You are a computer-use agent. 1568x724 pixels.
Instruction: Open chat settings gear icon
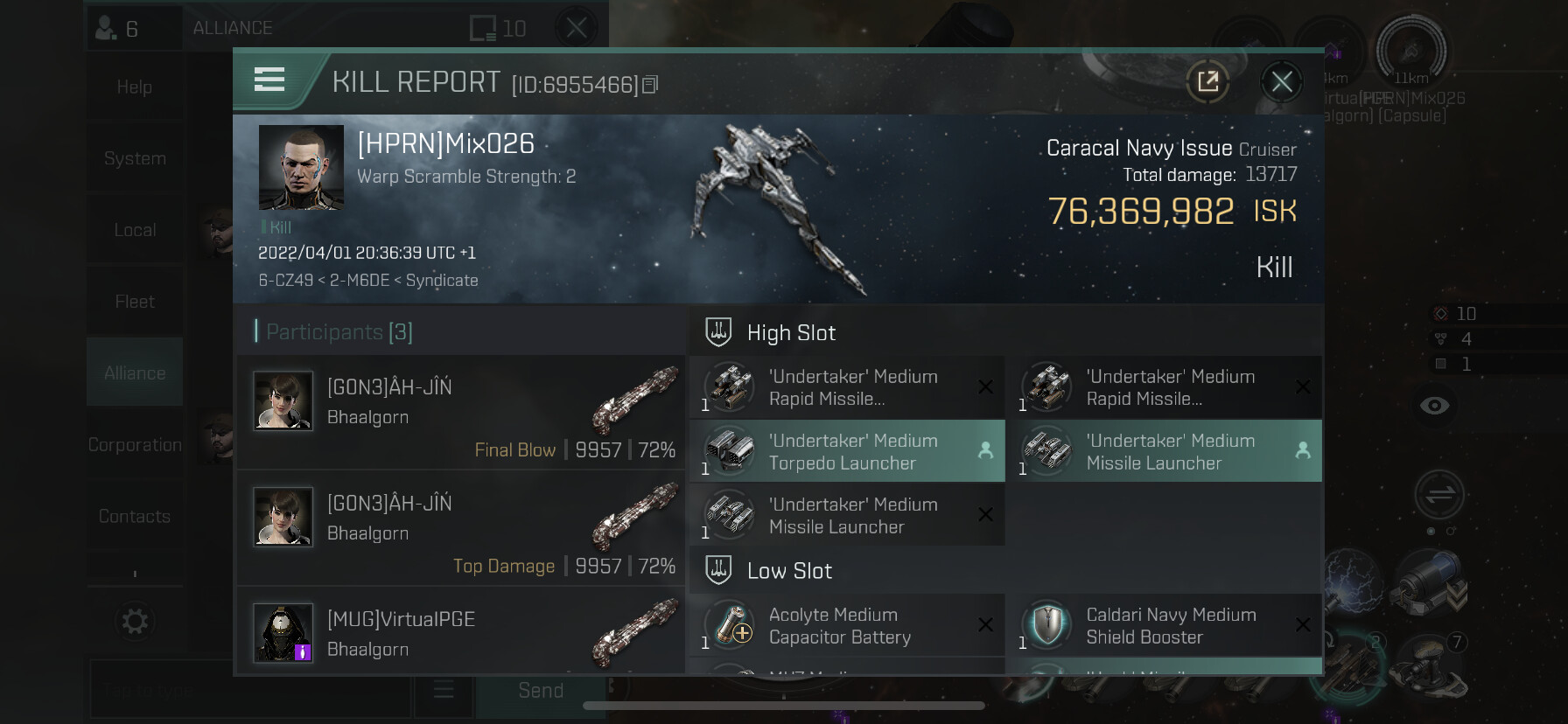(135, 622)
